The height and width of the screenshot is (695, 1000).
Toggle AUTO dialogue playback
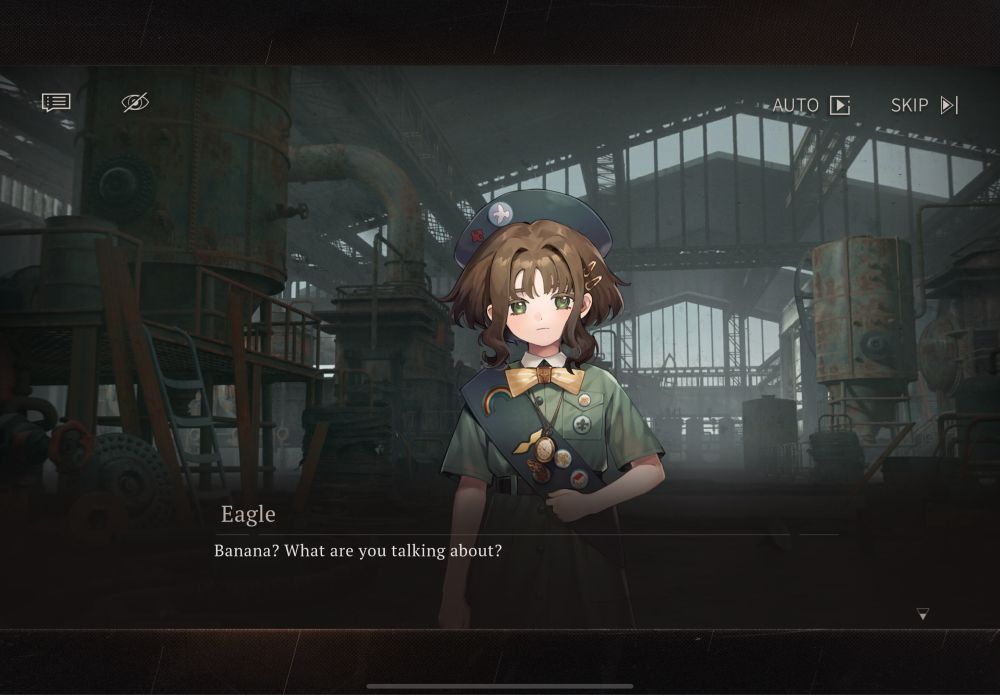(x=811, y=105)
